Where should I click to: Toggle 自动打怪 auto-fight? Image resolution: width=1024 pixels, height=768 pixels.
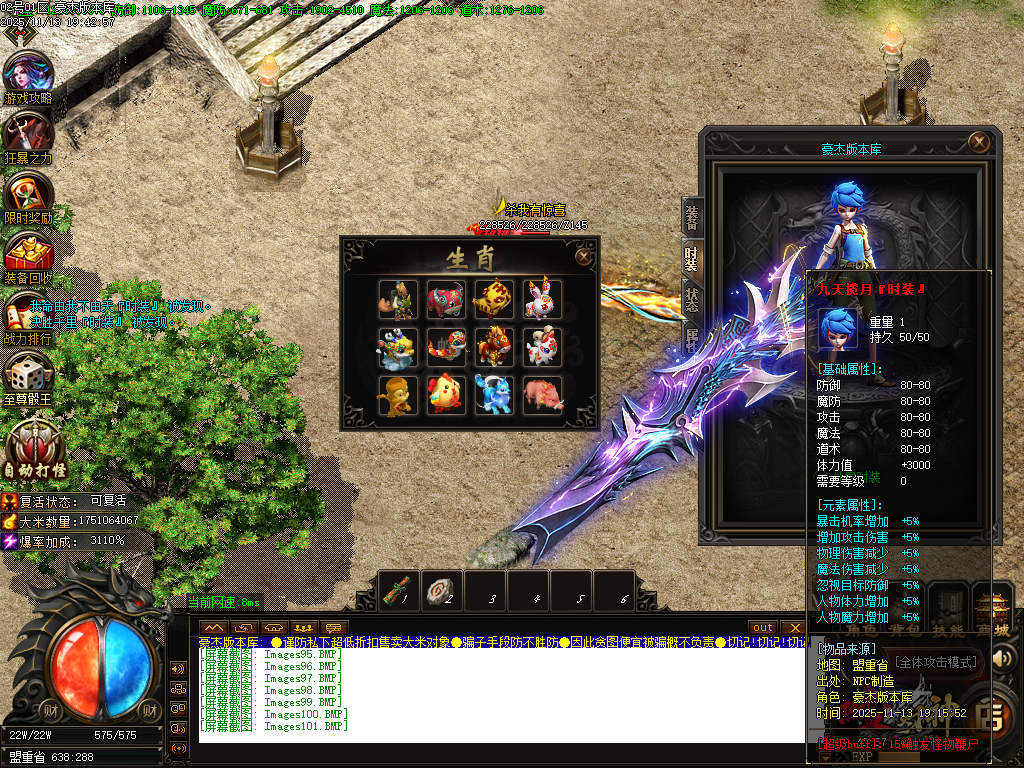point(37,446)
